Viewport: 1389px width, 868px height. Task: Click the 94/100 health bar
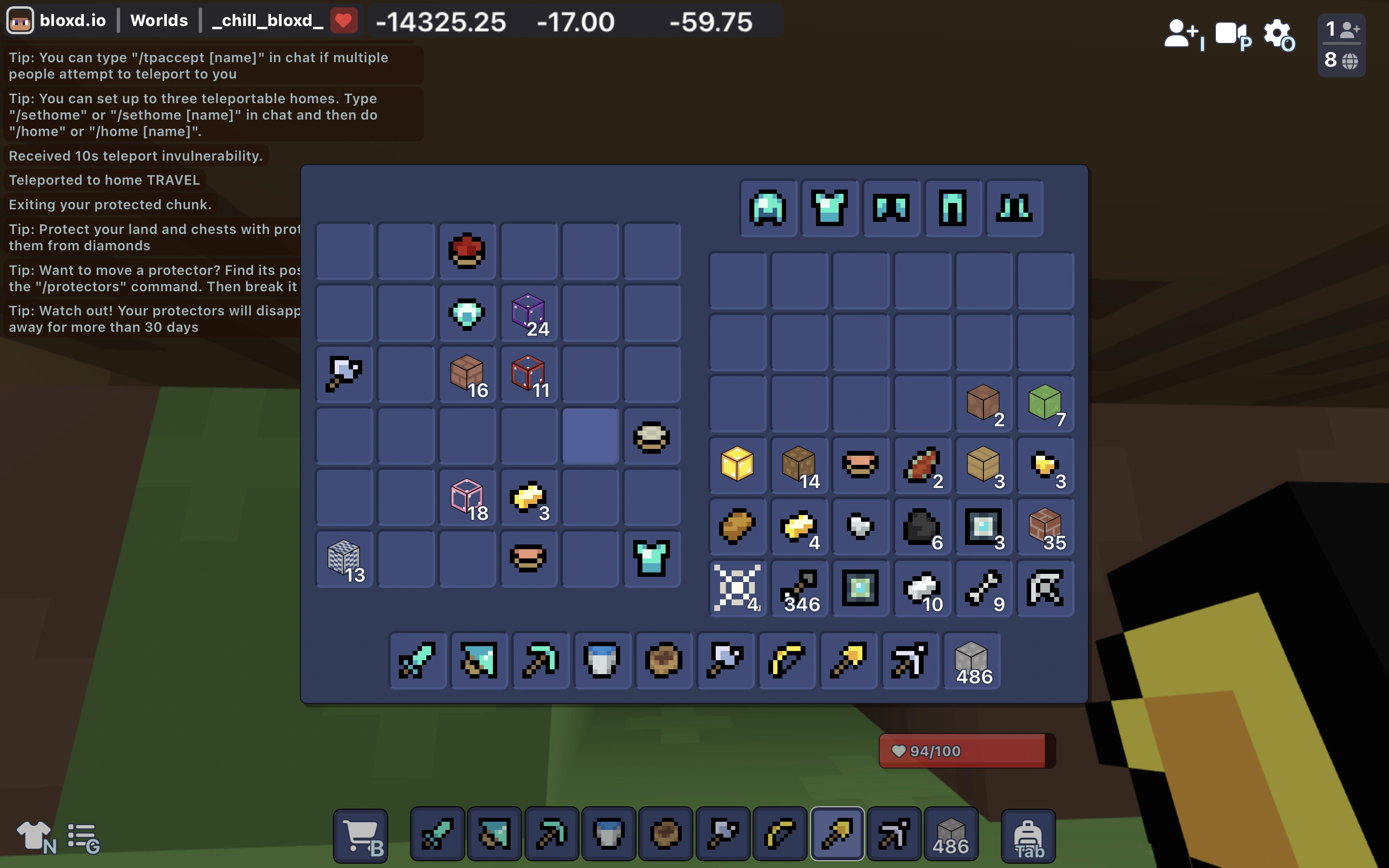point(966,751)
